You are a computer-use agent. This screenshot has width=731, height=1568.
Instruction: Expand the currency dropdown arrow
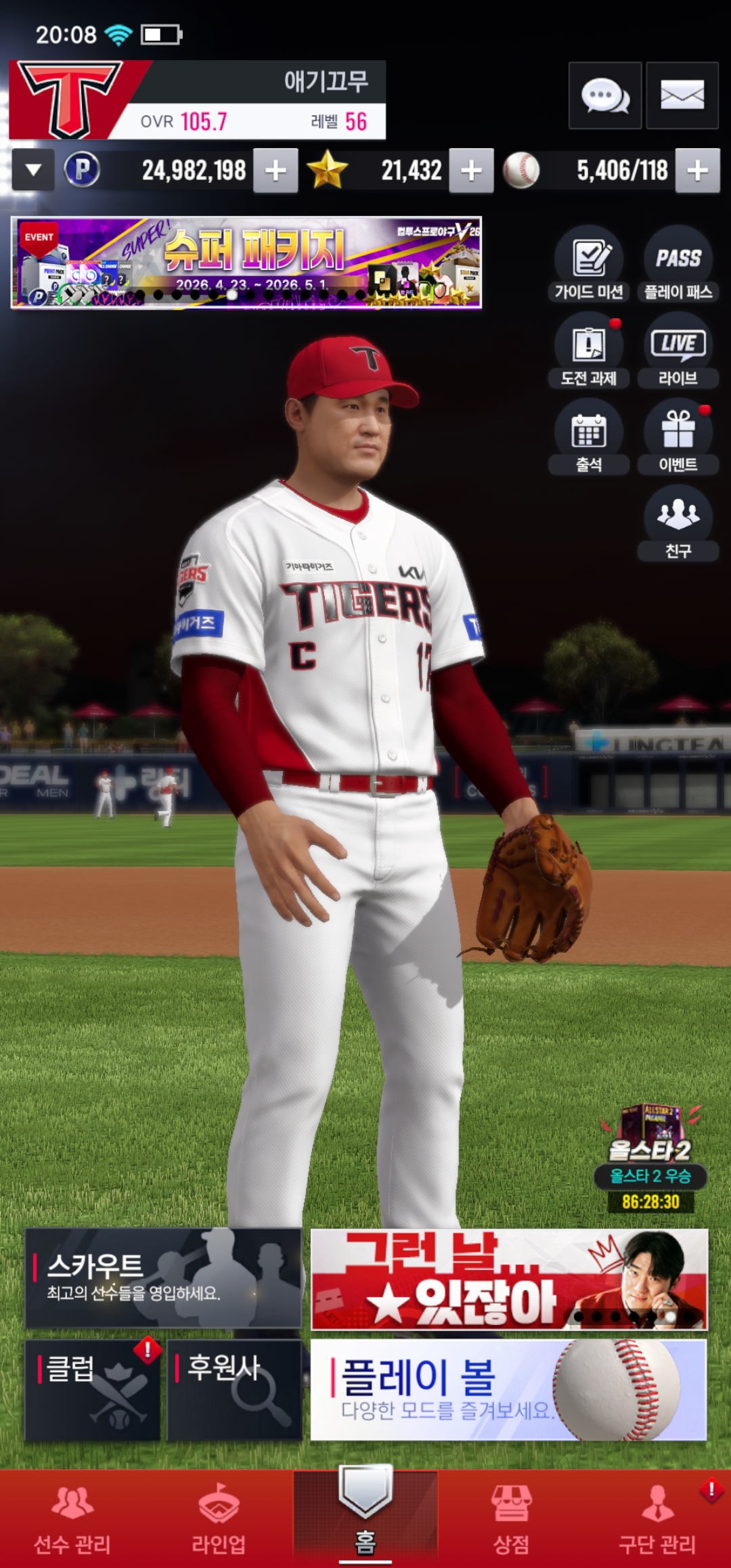coord(33,171)
